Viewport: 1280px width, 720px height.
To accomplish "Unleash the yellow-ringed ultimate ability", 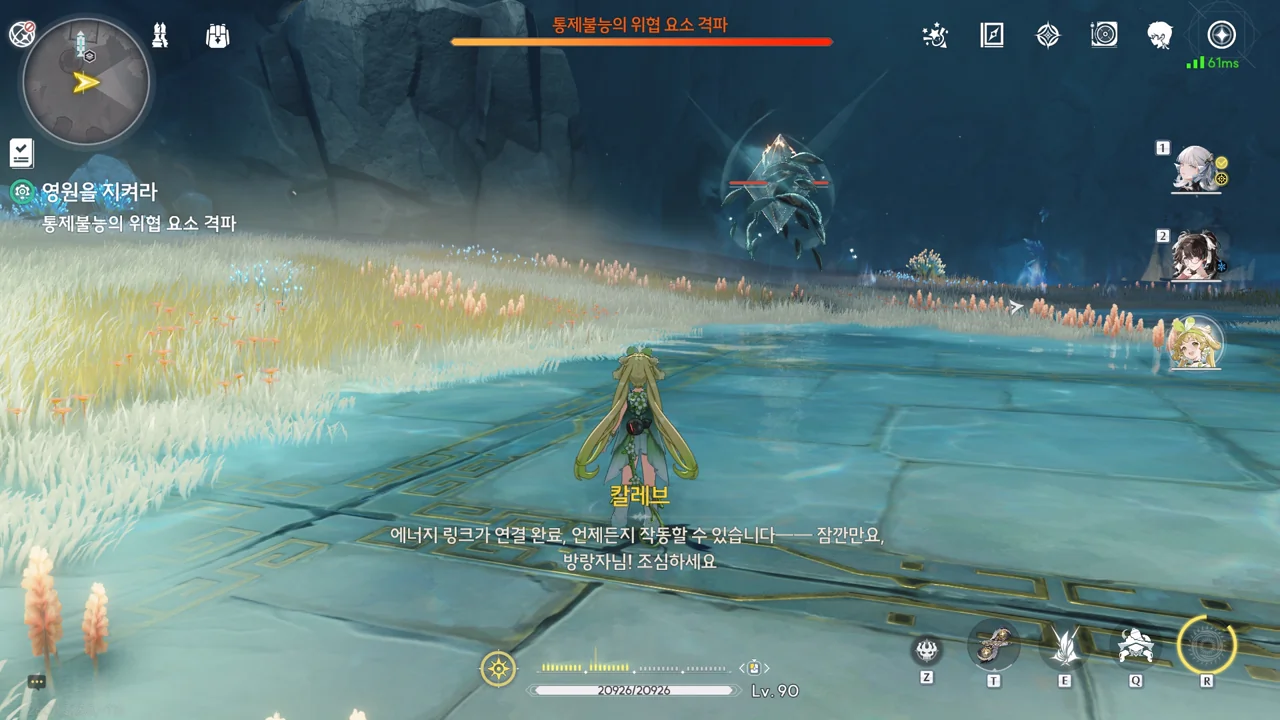I will point(1207,645).
